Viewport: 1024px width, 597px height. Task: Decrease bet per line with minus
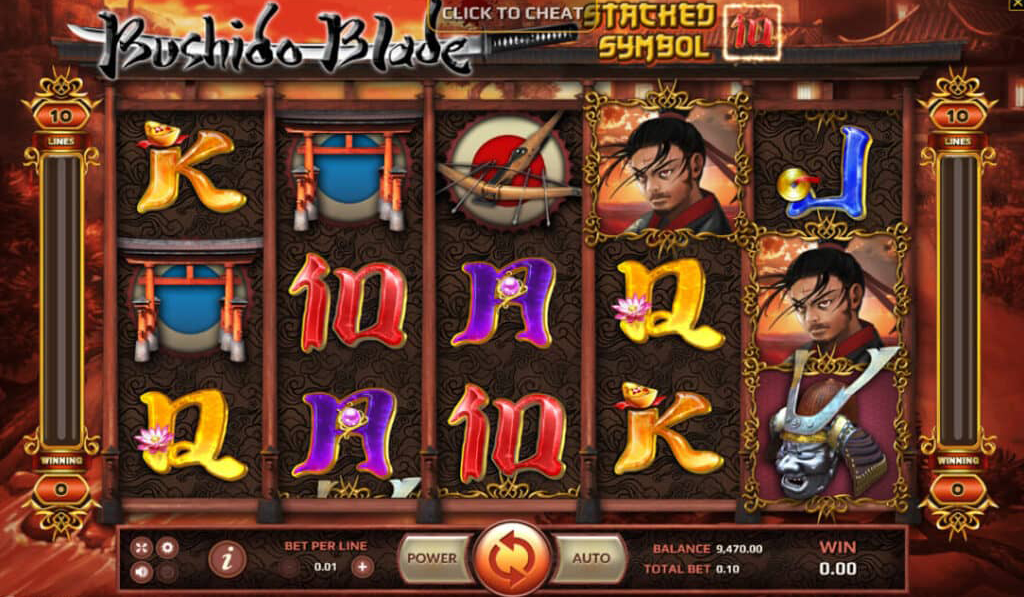[x=289, y=567]
